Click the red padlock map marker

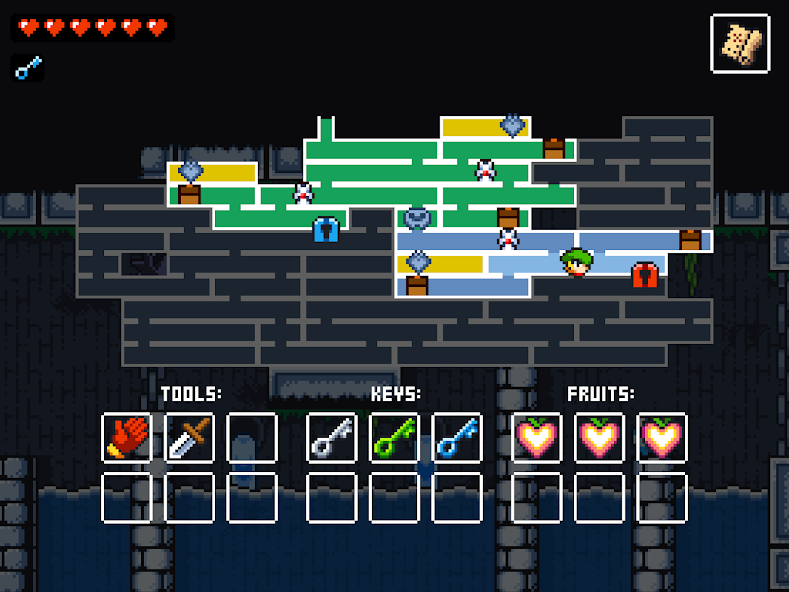tap(645, 274)
